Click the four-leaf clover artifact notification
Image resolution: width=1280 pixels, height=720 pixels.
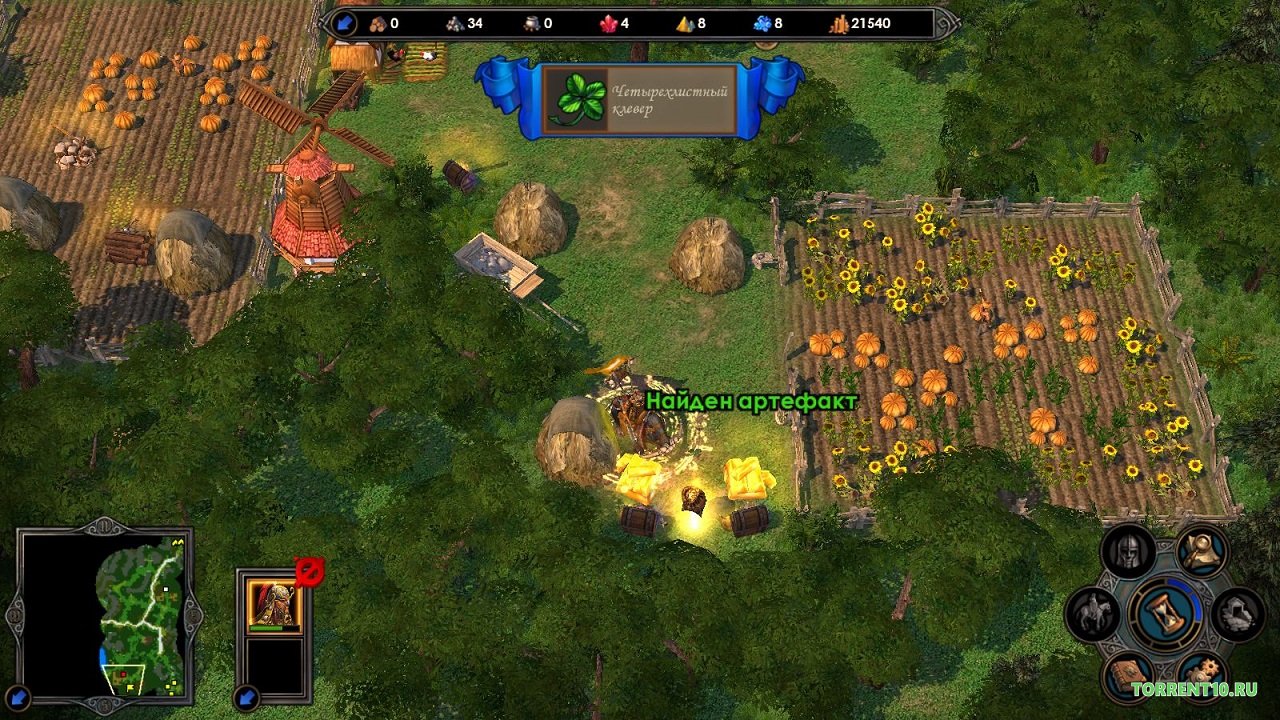click(x=640, y=100)
